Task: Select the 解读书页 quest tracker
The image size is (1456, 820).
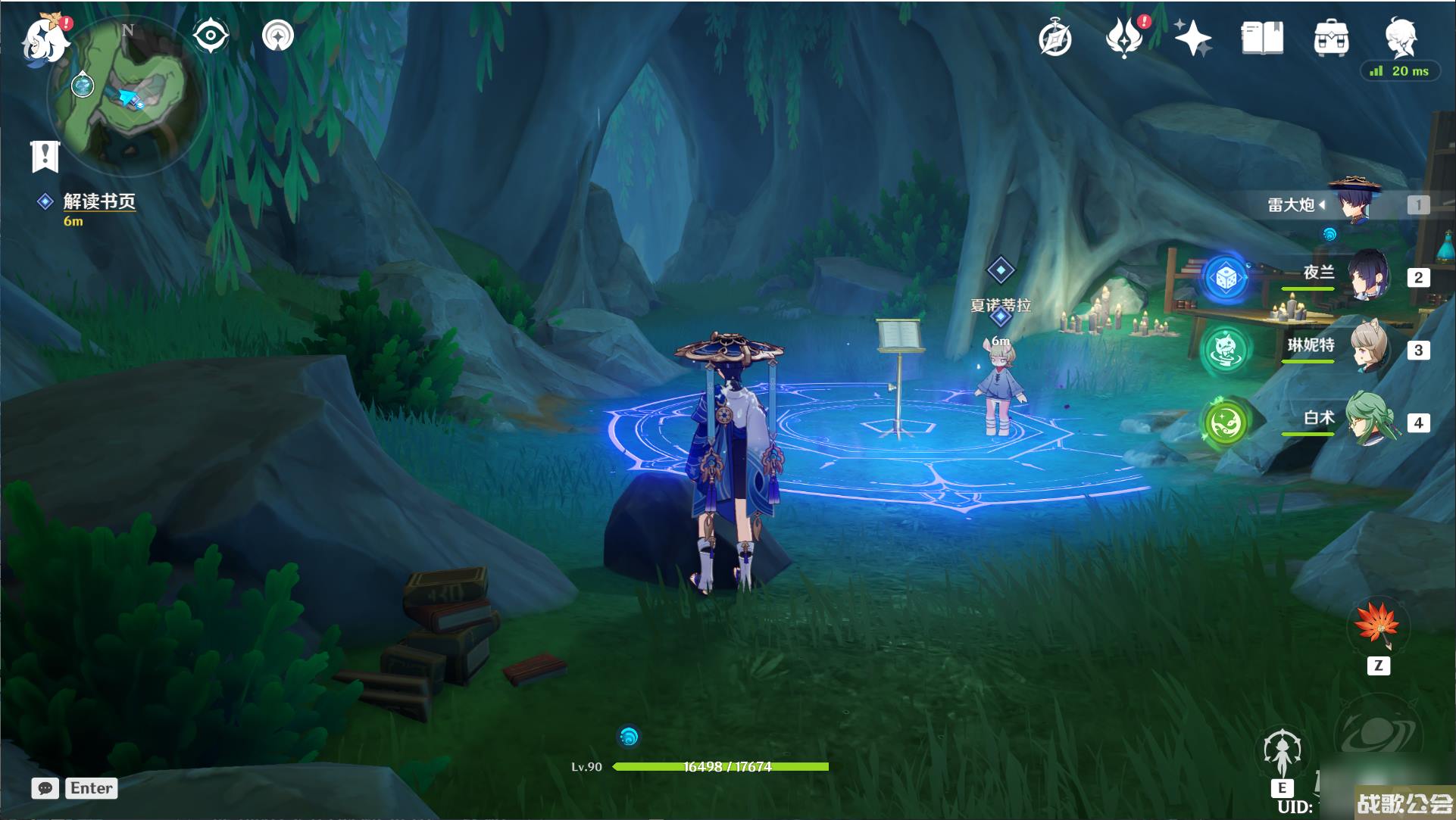Action: pos(98,201)
